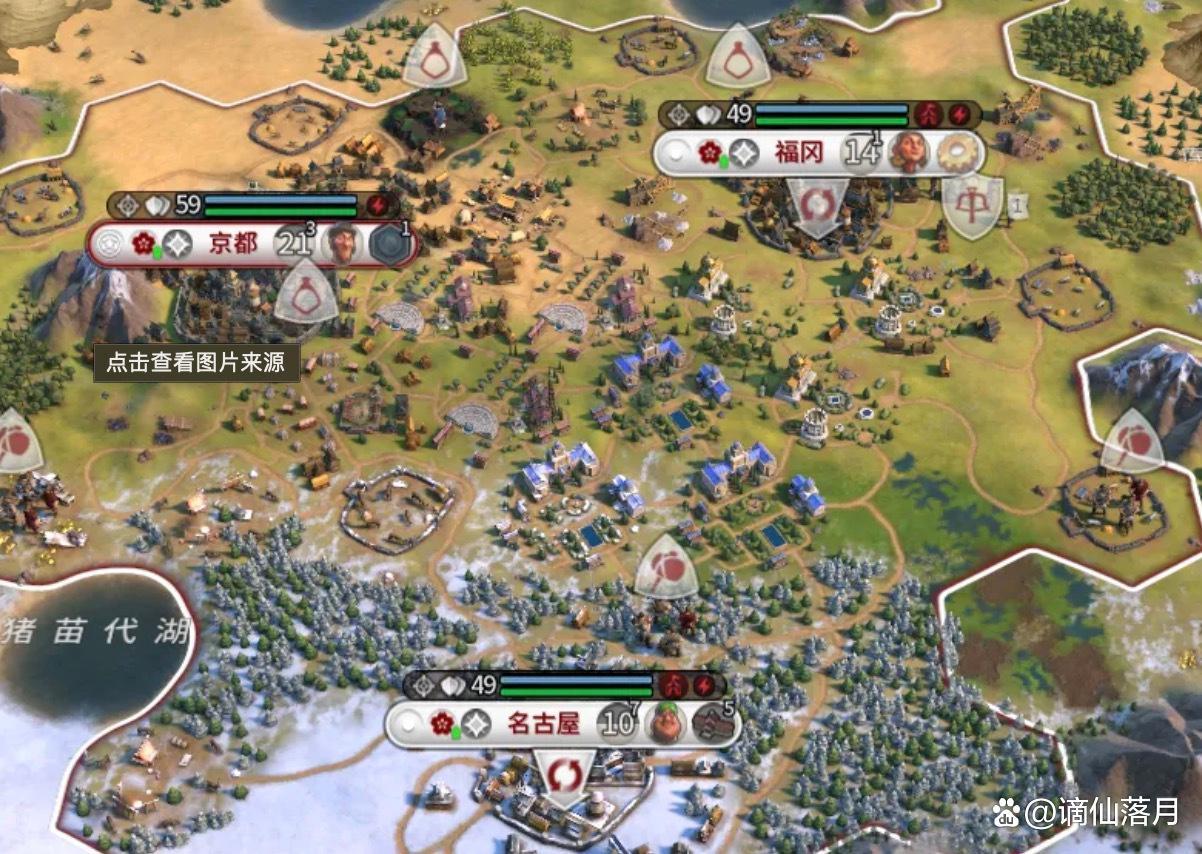
Task: Open 福冈's gear production icon
Action: (x=956, y=153)
